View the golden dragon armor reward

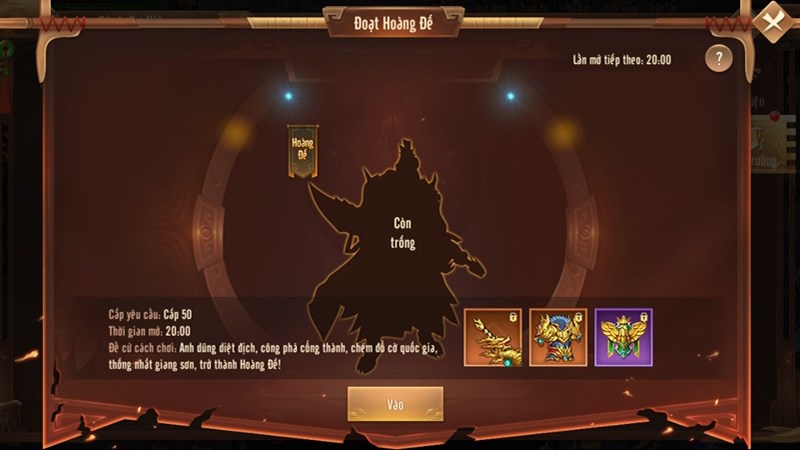tap(558, 337)
